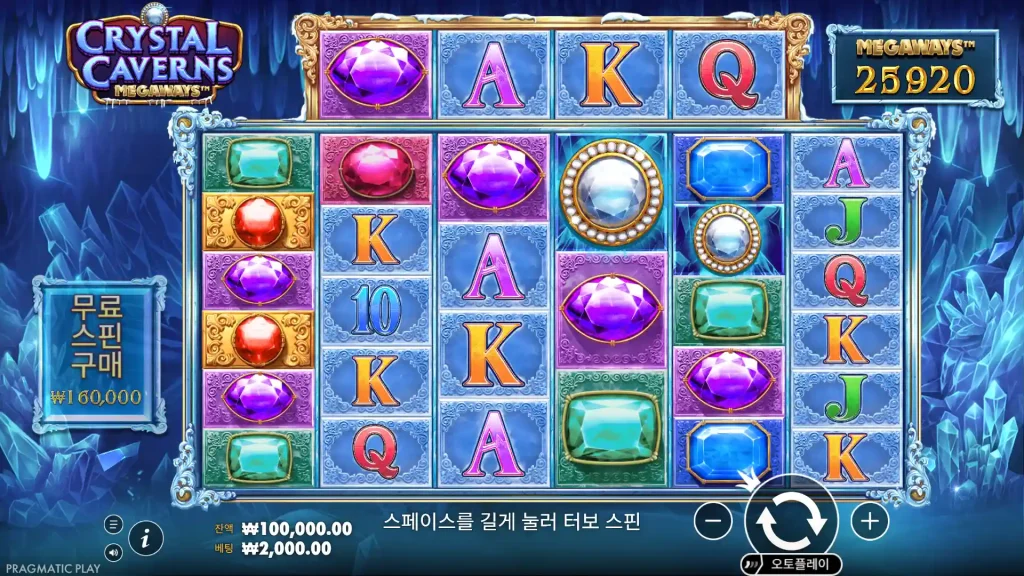Screen dimensions: 1024x576
Task: Toggle the sound speaker icon
Action: point(113,551)
